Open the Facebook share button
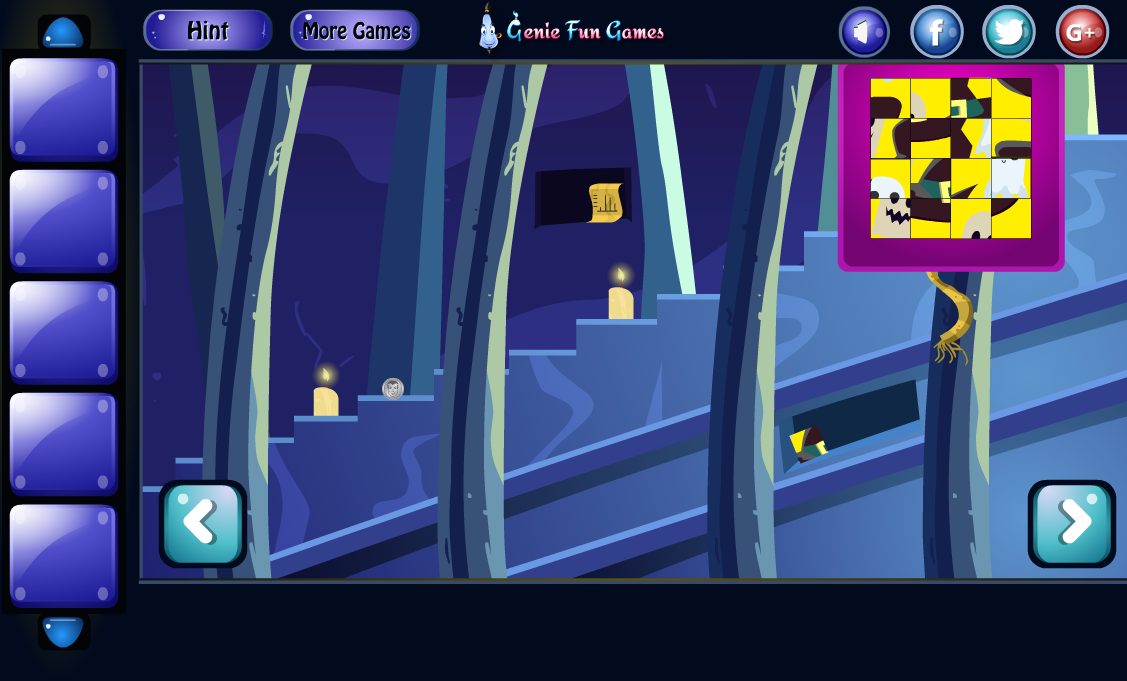The image size is (1127, 681). coord(936,32)
